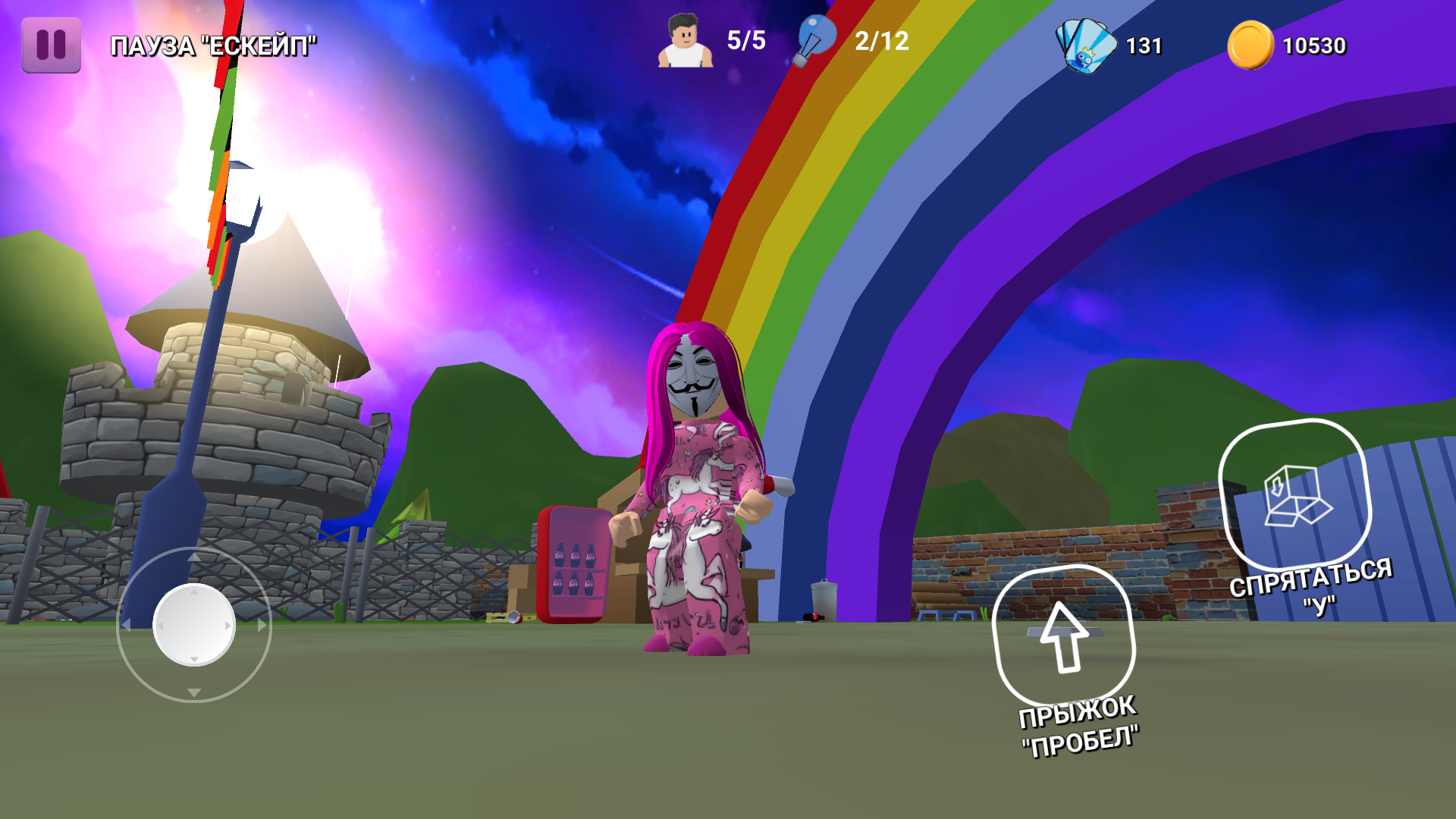Tap the 5/5 players counter
Image resolution: width=1456 pixels, height=819 pixels.
click(x=746, y=42)
